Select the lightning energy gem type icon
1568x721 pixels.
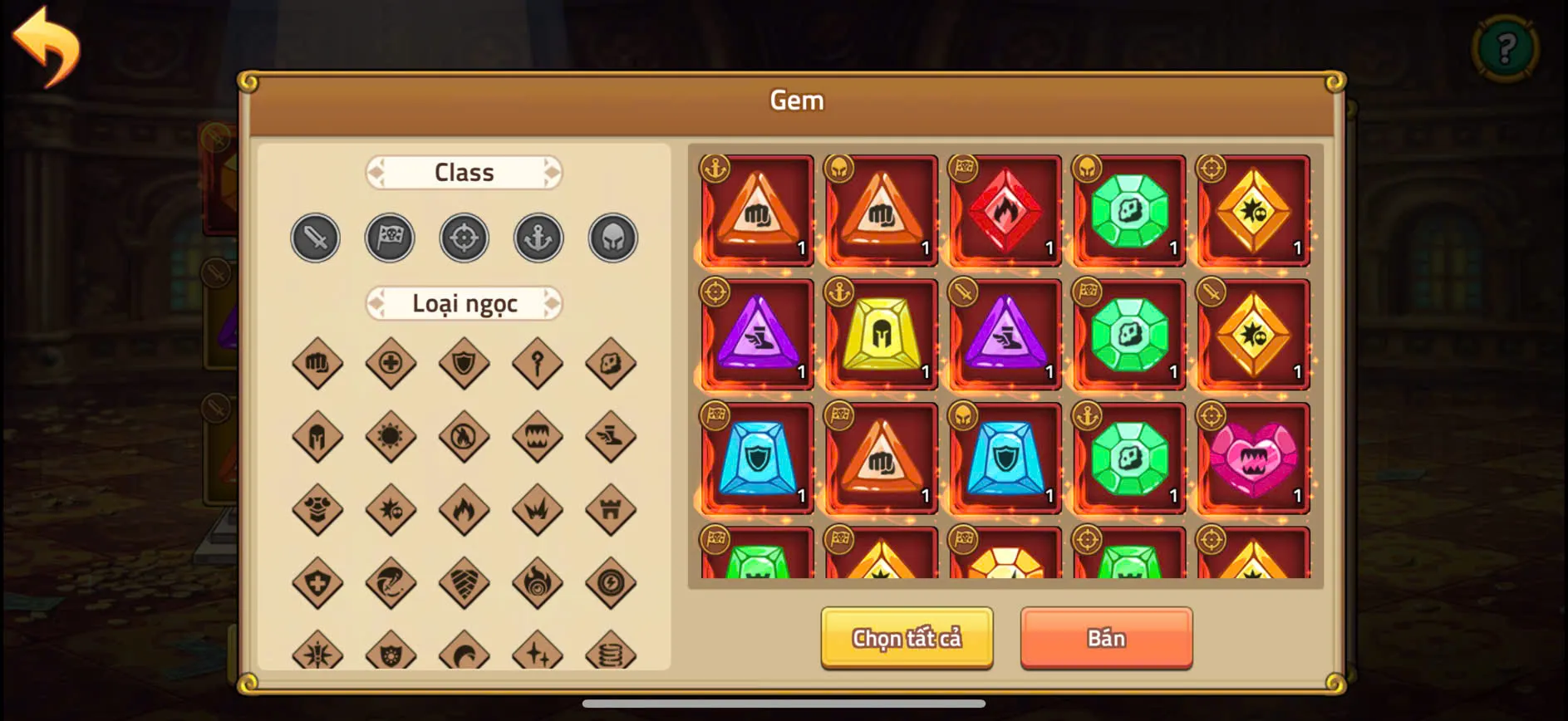[612, 581]
